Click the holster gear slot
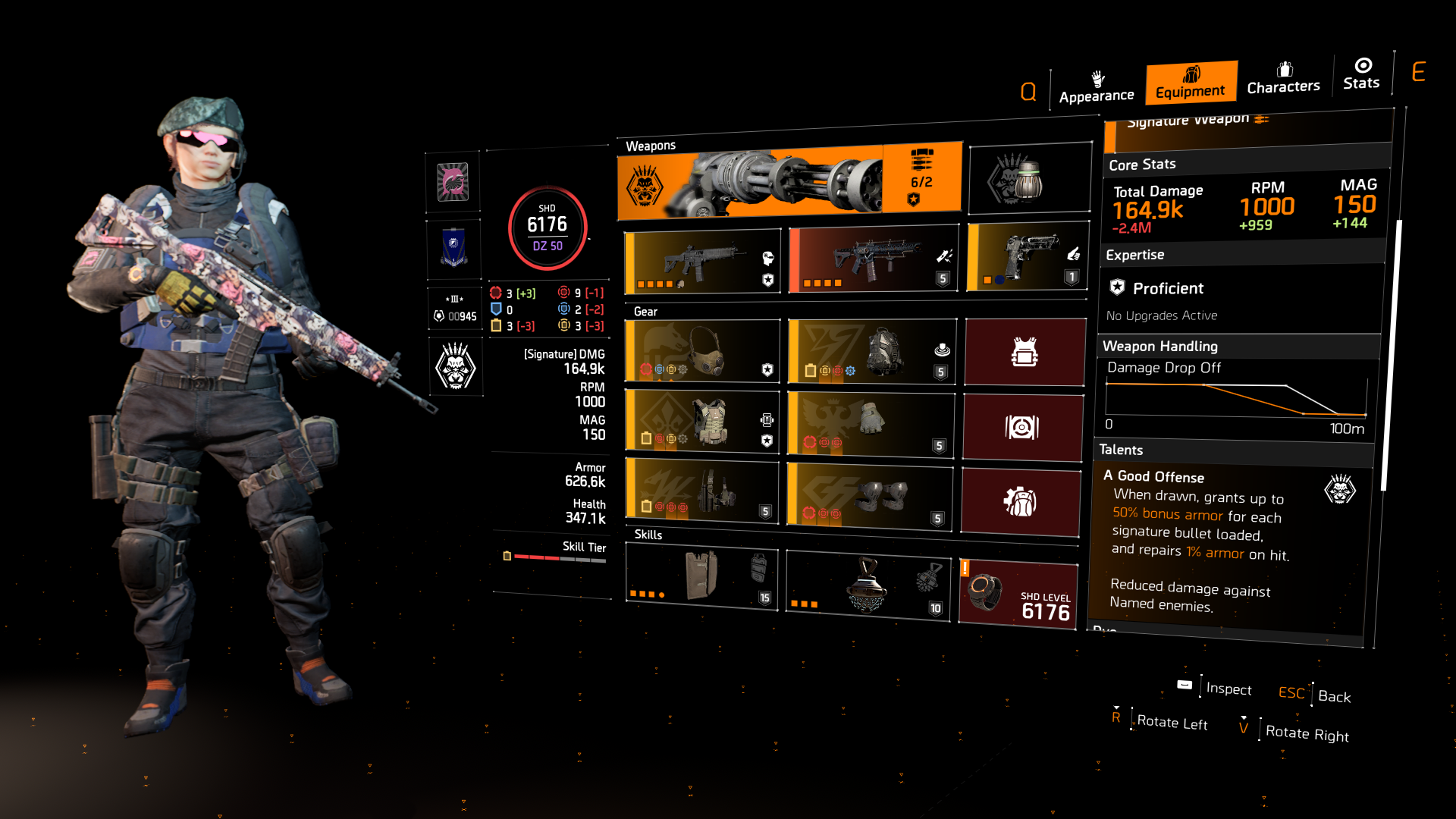The image size is (1456, 819). [701, 490]
